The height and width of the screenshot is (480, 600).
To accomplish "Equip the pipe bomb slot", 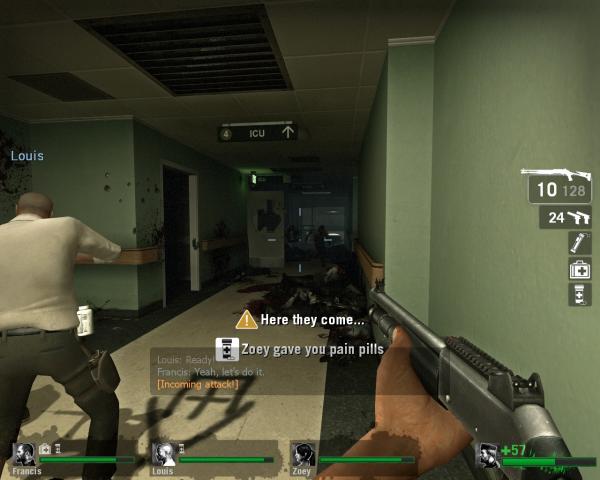I will click(x=580, y=242).
